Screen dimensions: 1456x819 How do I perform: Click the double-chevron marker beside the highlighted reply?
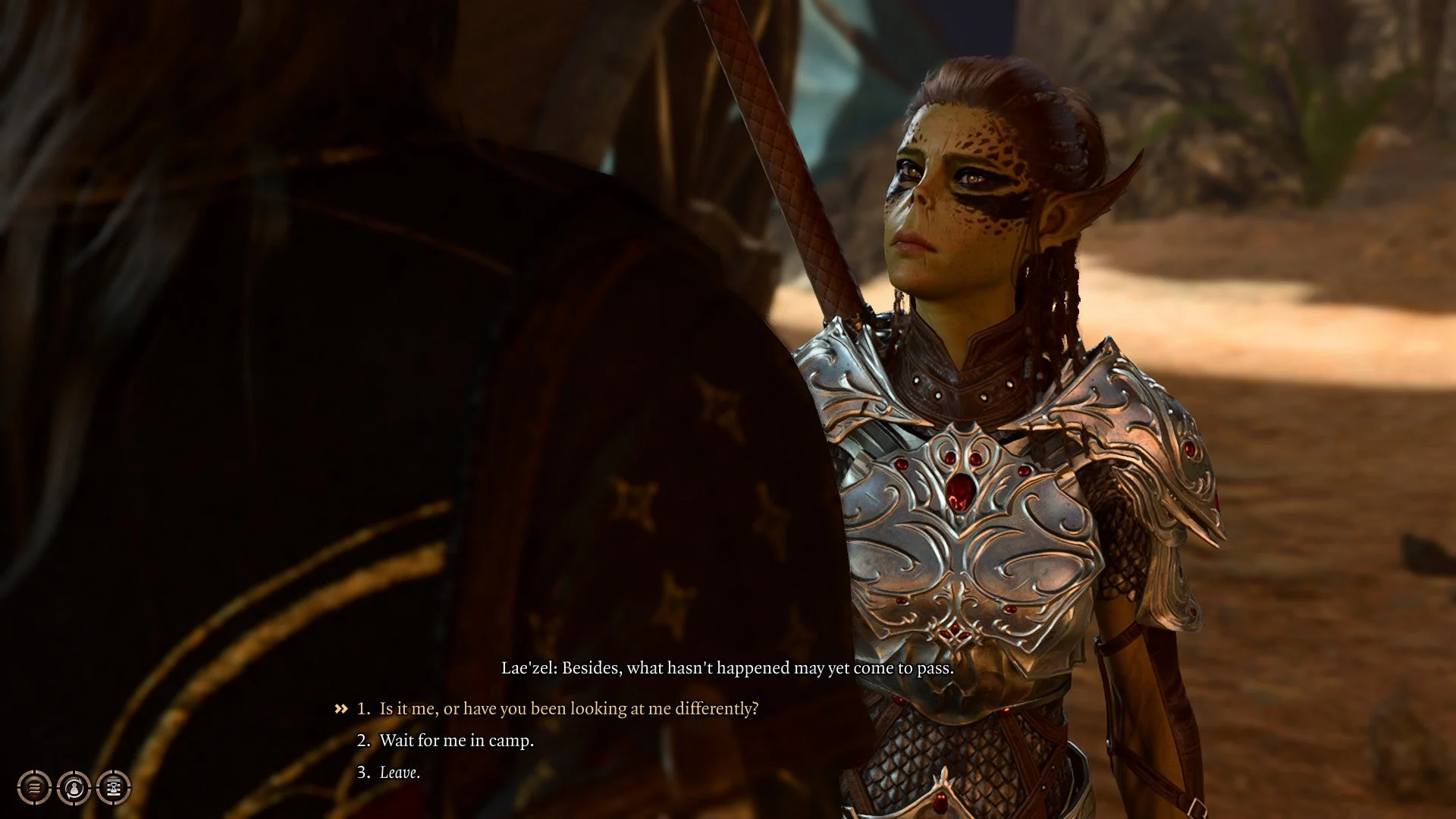[340, 709]
